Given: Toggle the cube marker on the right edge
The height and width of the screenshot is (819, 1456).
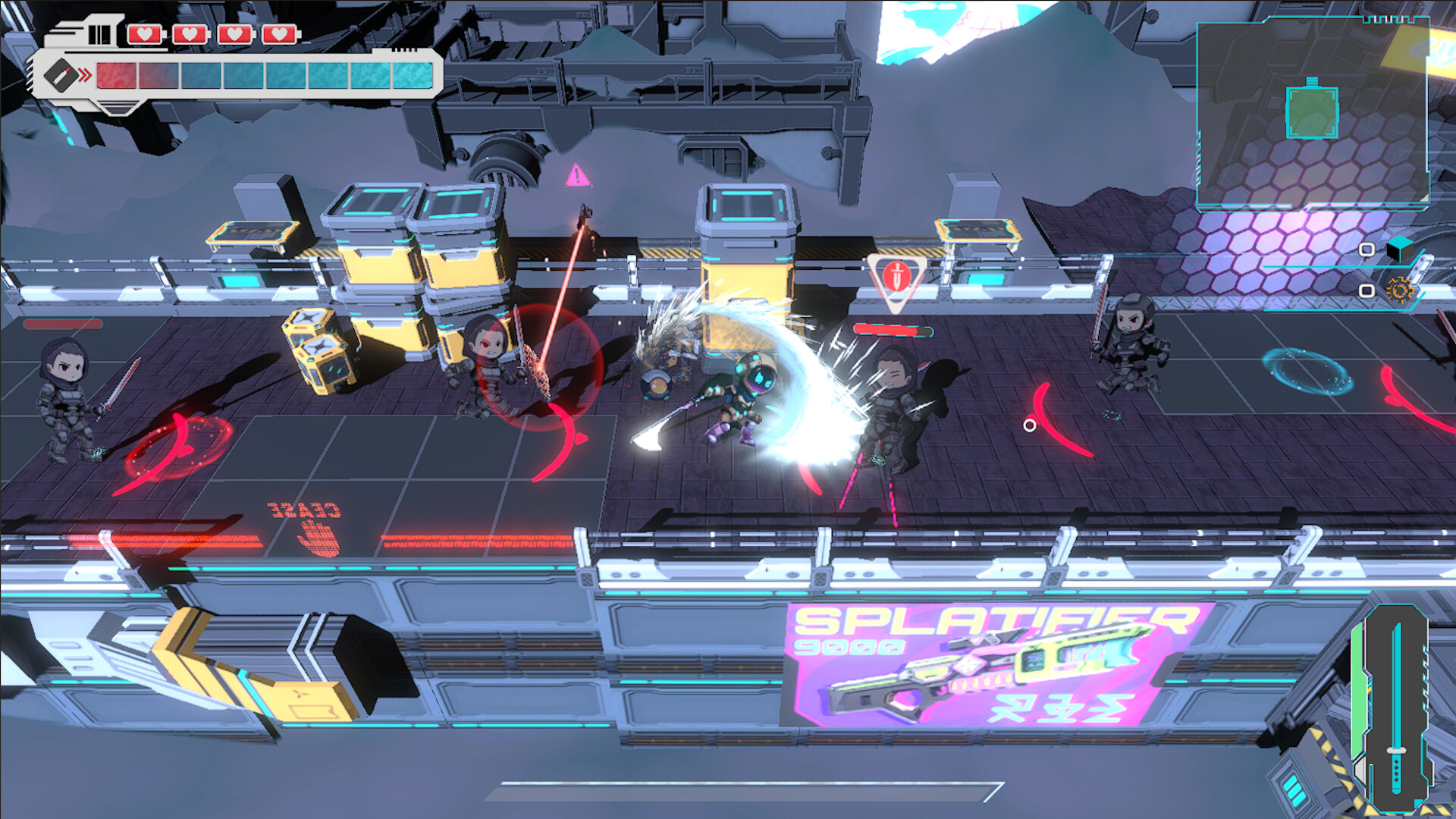Looking at the screenshot, I should [1401, 250].
